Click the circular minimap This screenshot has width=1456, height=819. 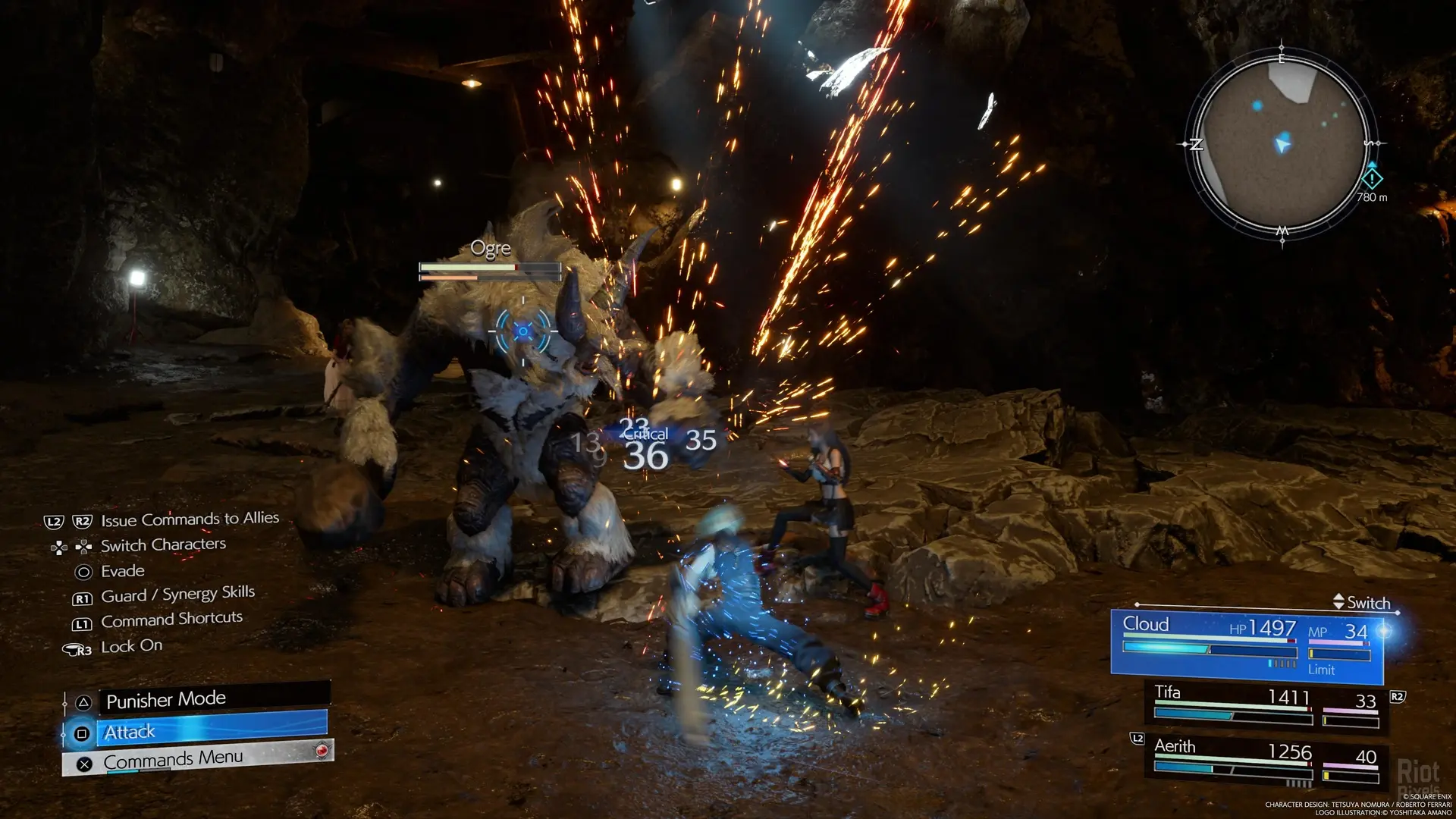click(x=1282, y=143)
